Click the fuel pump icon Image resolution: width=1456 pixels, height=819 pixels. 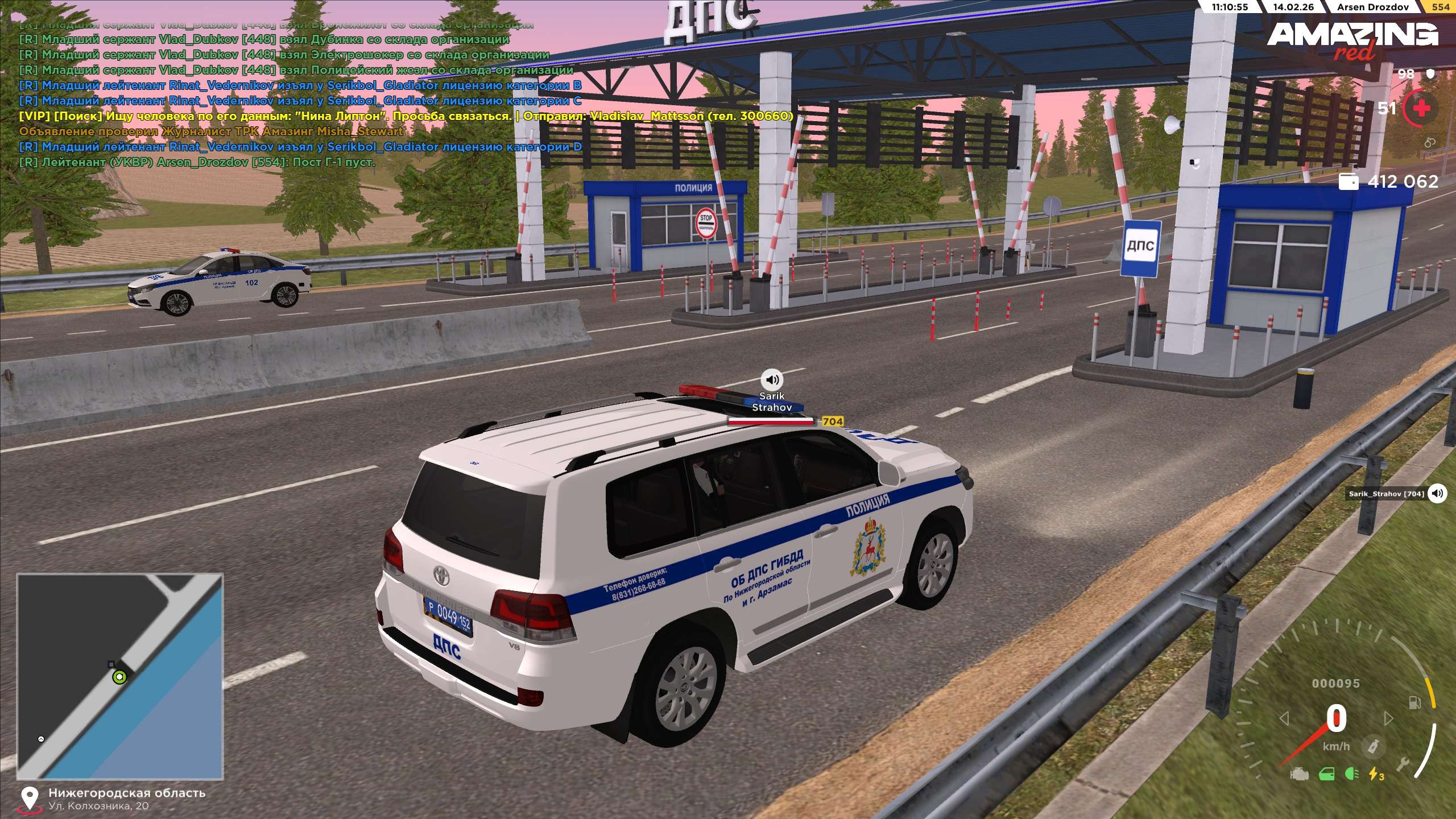pos(1414,703)
